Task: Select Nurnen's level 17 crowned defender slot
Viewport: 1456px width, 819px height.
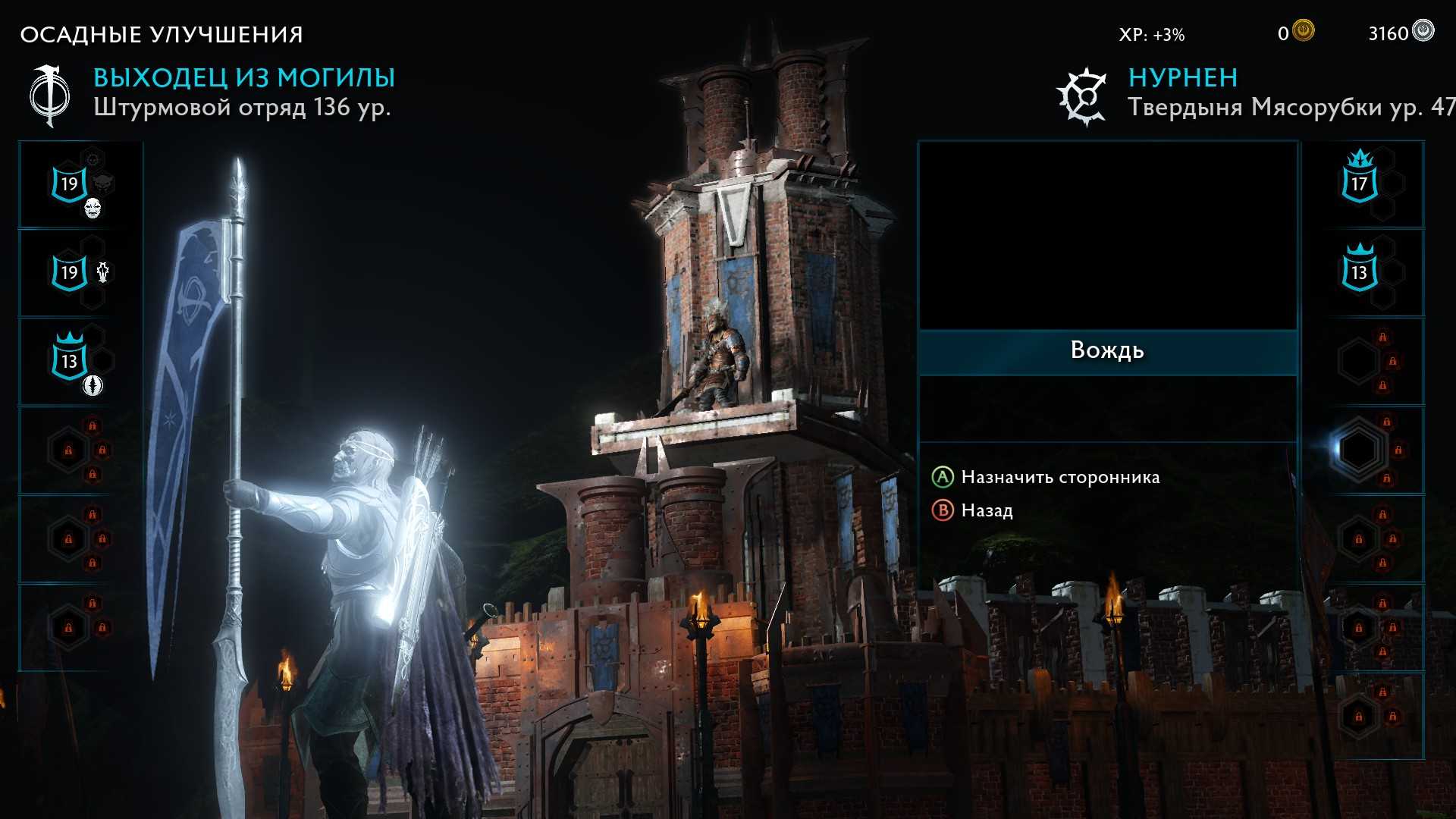Action: click(x=1359, y=184)
